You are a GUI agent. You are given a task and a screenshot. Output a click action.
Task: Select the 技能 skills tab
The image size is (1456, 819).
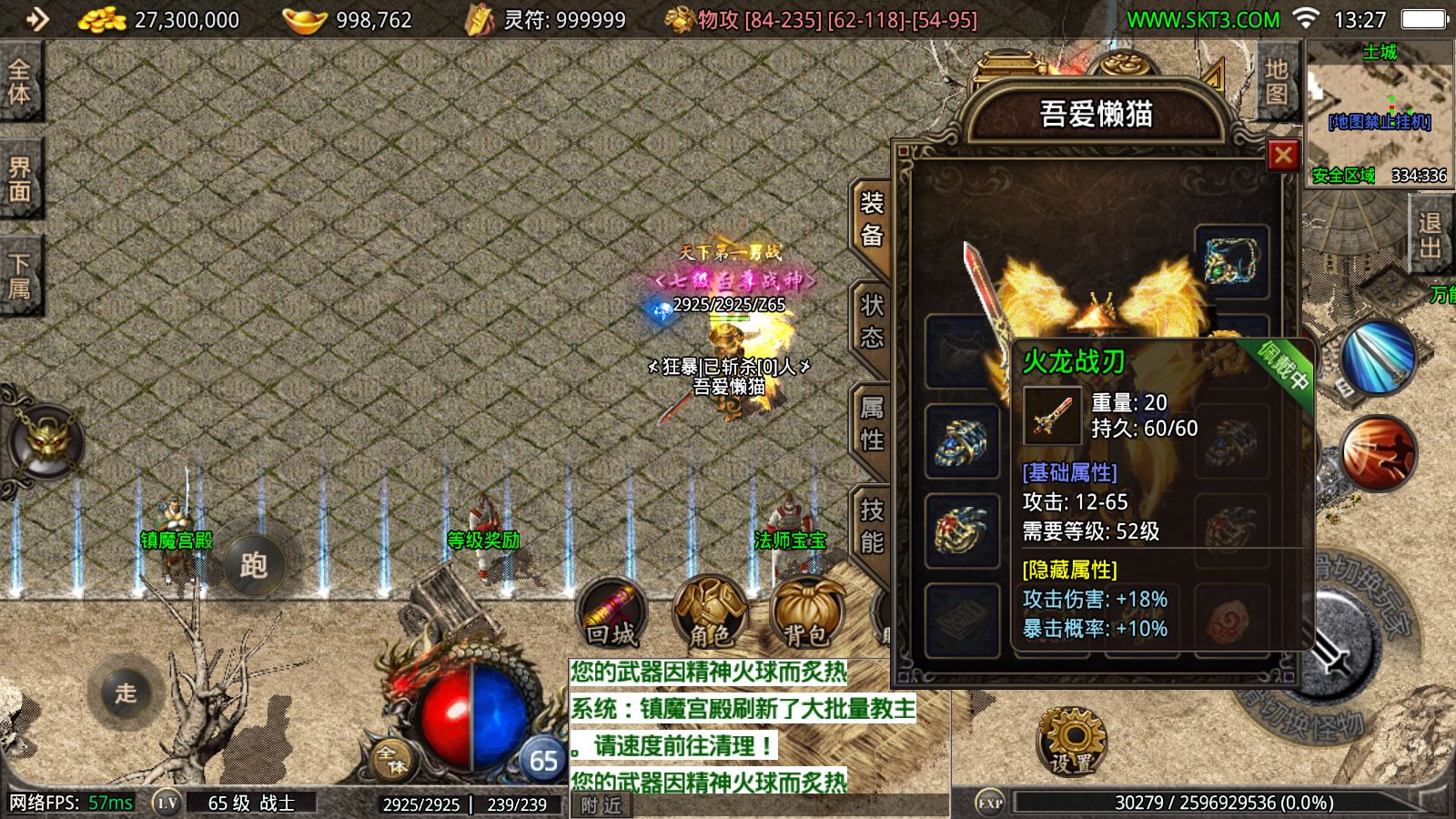(871, 528)
